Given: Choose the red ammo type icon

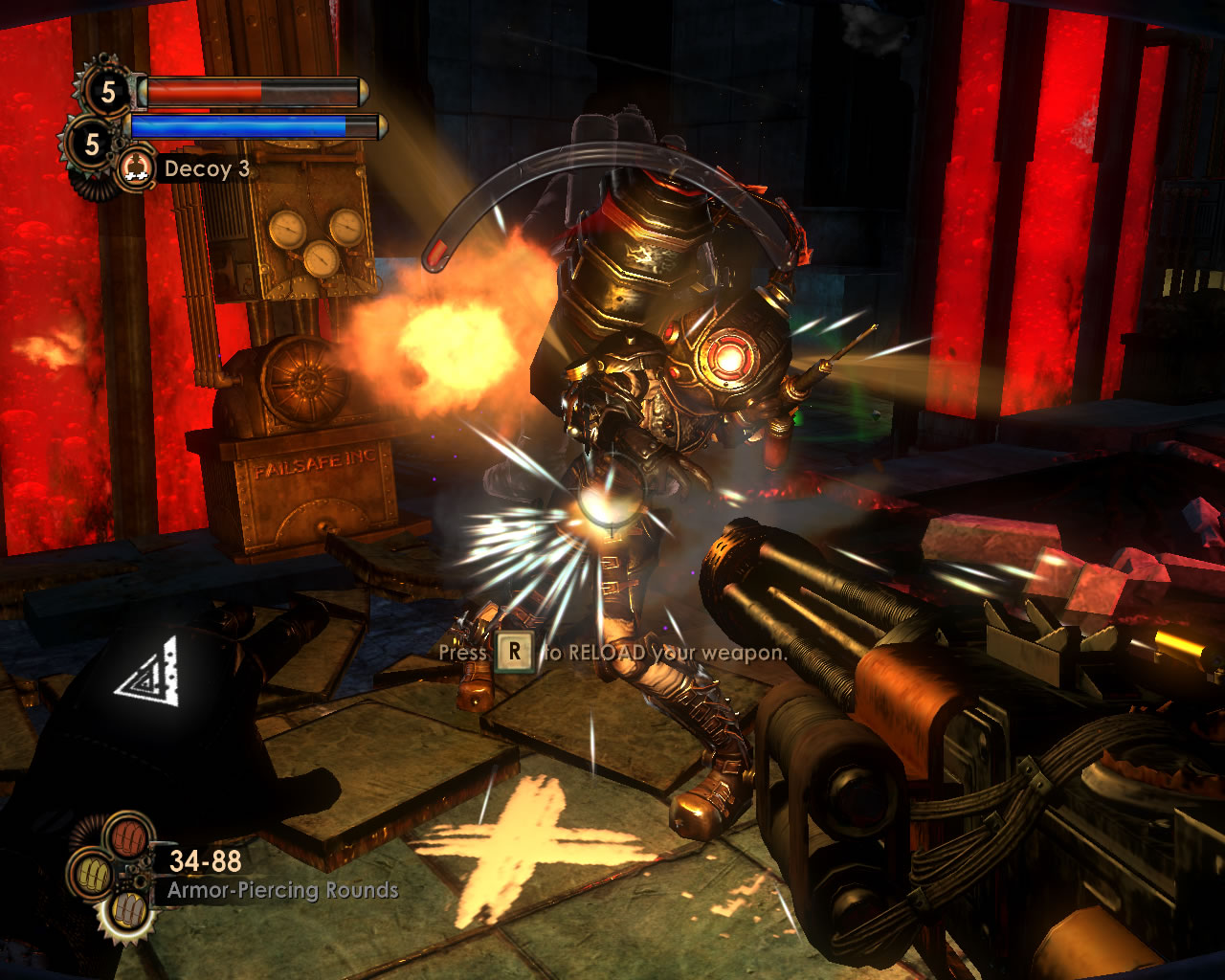Looking at the screenshot, I should pos(127,836).
